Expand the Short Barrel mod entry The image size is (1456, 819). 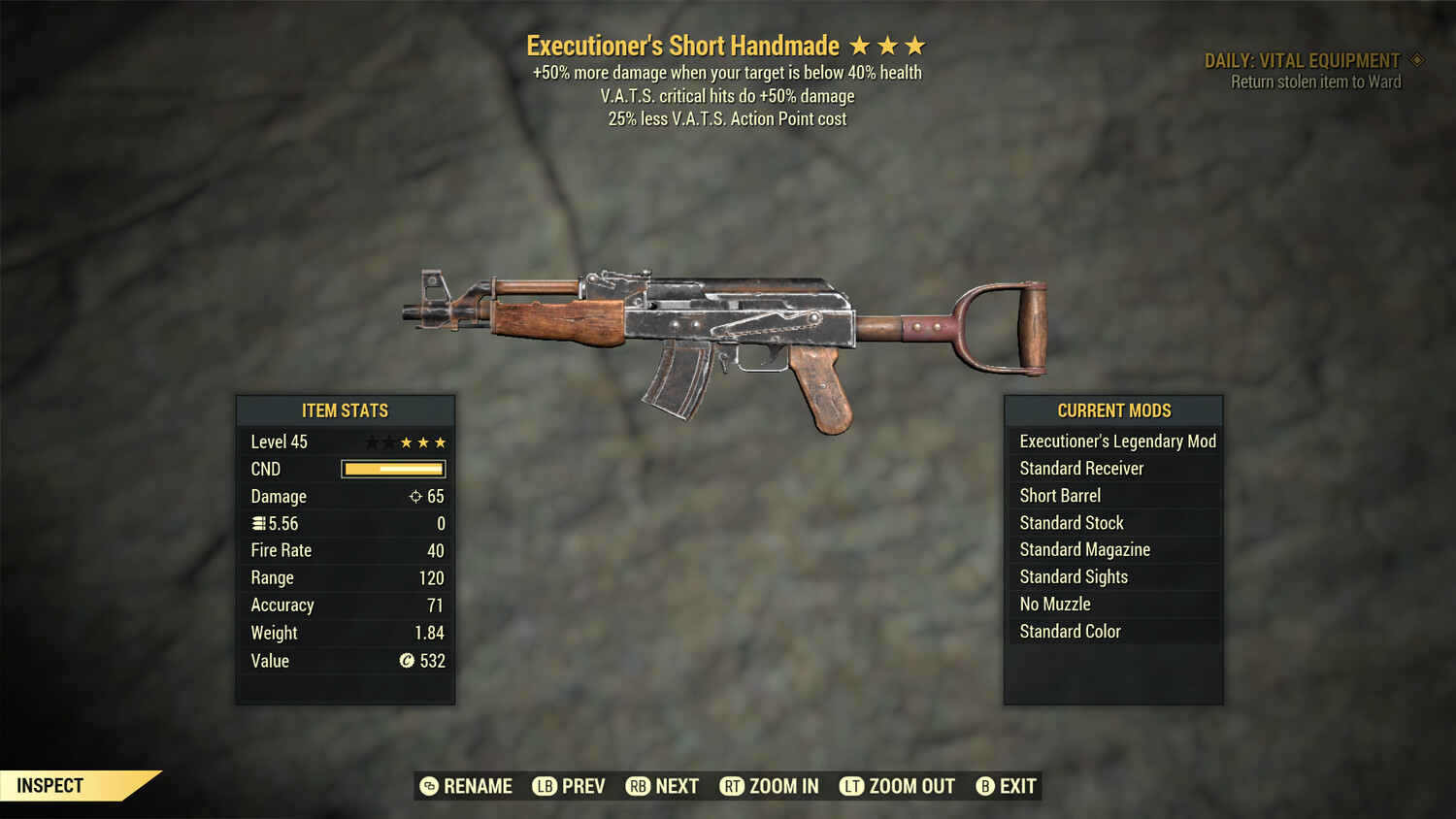coord(1059,495)
